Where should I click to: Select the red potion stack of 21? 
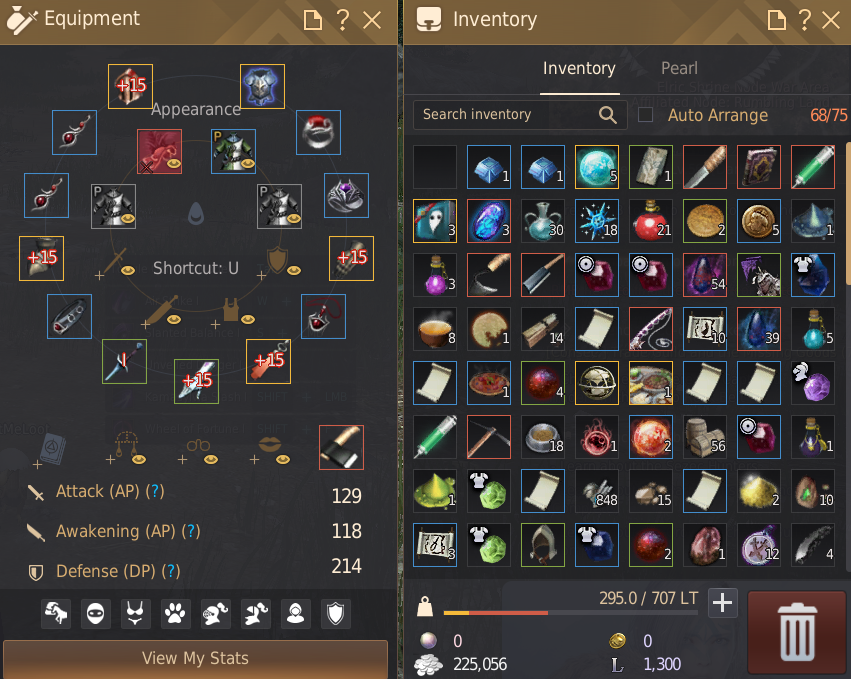(x=651, y=221)
